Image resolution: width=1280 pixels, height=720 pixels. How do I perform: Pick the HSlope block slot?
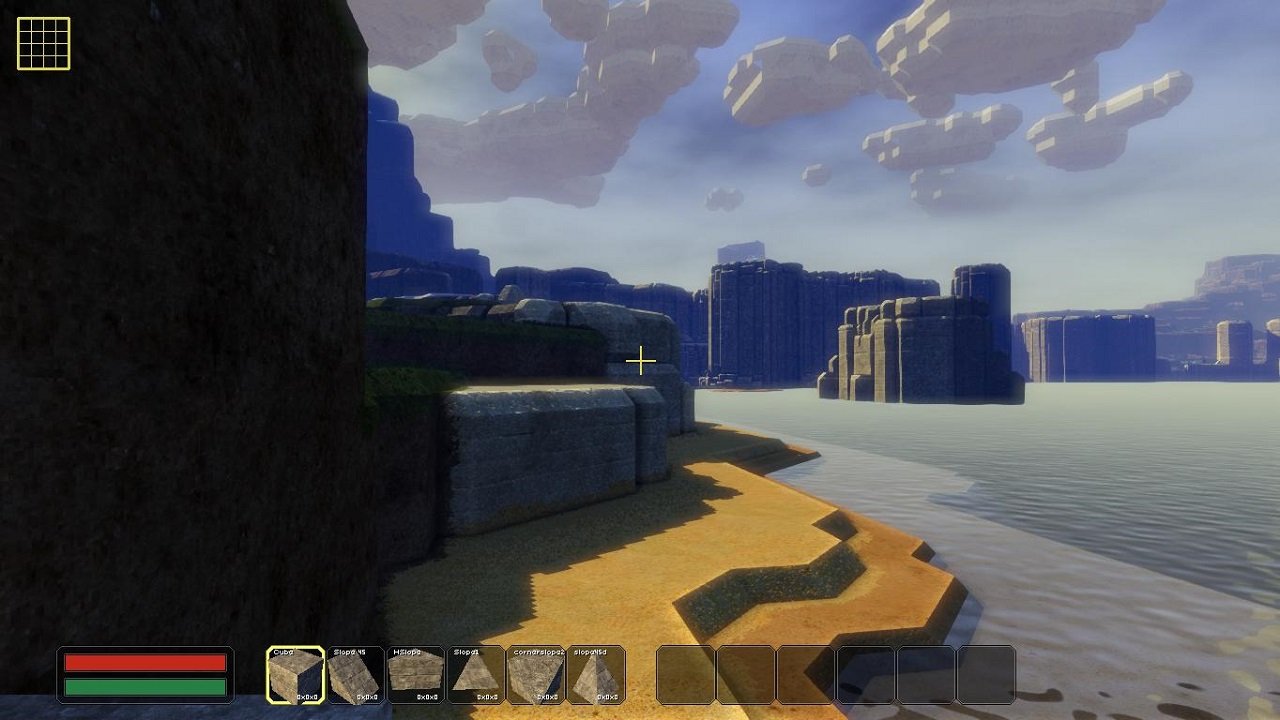416,675
